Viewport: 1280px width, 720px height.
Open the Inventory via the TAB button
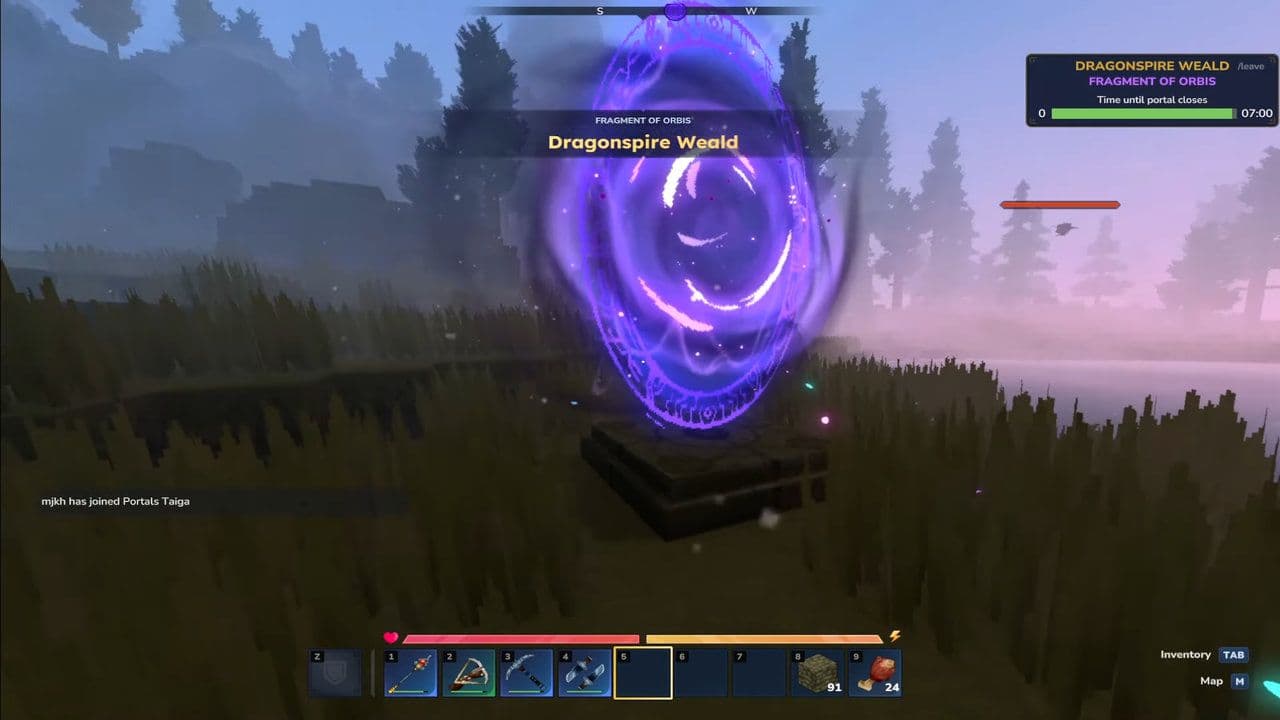pyautogui.click(x=1234, y=654)
